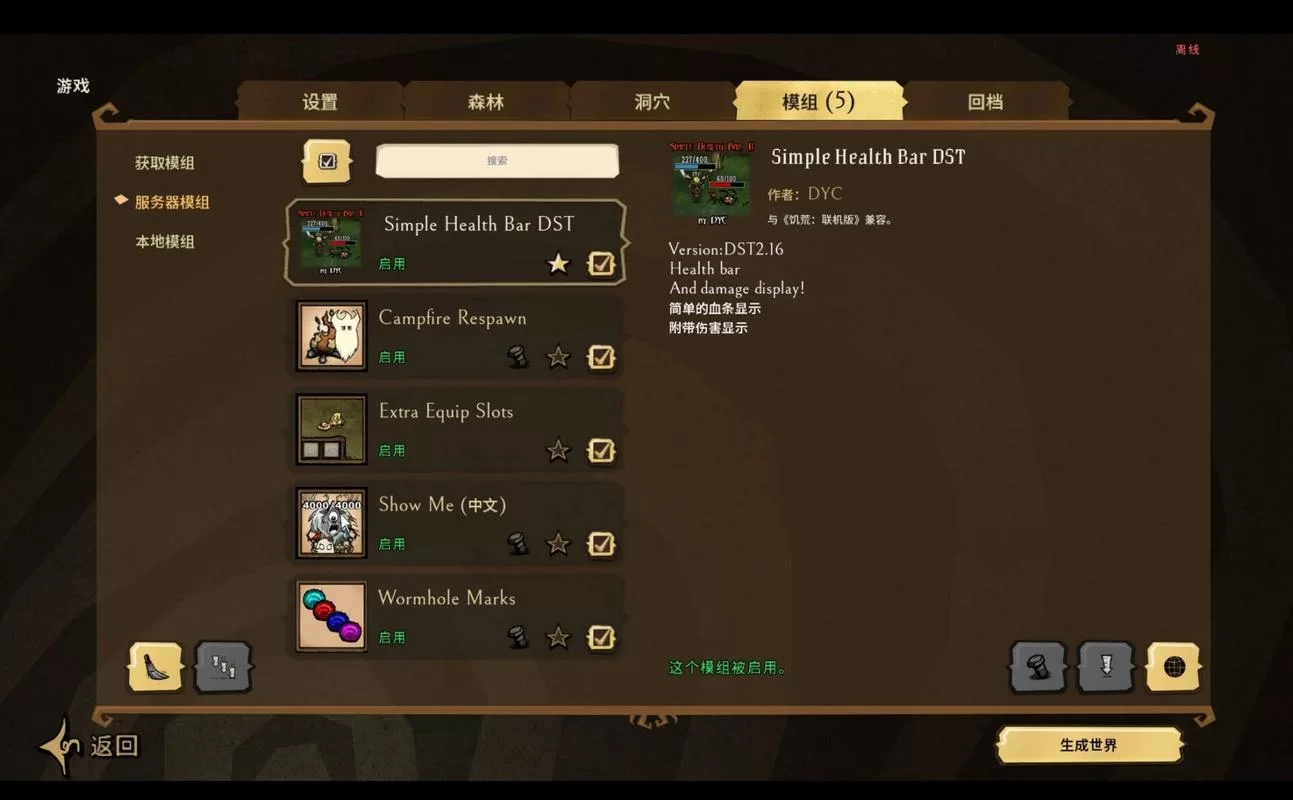Click the broom clean-all button
The image size is (1293, 800).
(156, 667)
